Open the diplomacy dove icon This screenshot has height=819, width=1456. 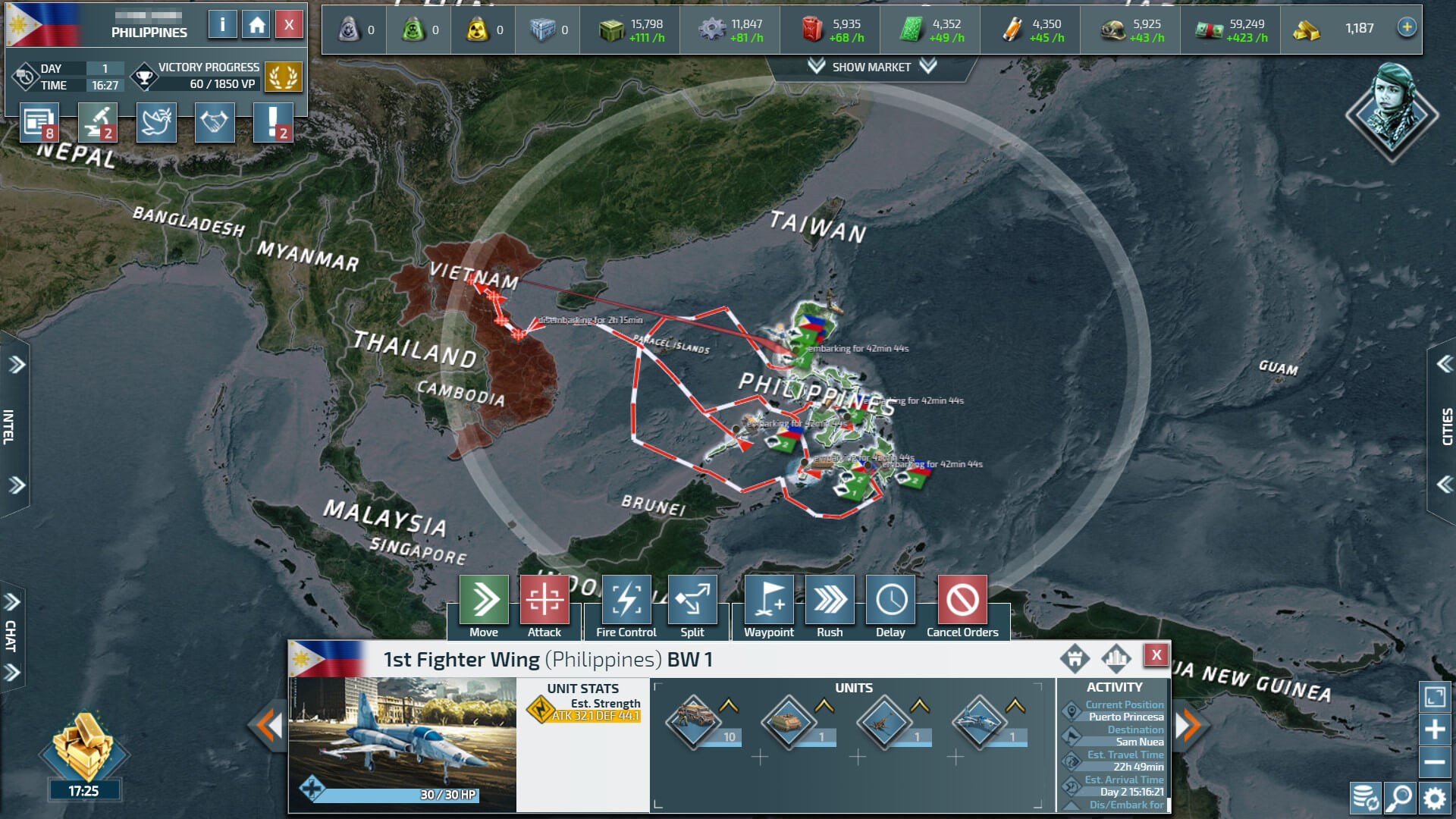[x=156, y=123]
